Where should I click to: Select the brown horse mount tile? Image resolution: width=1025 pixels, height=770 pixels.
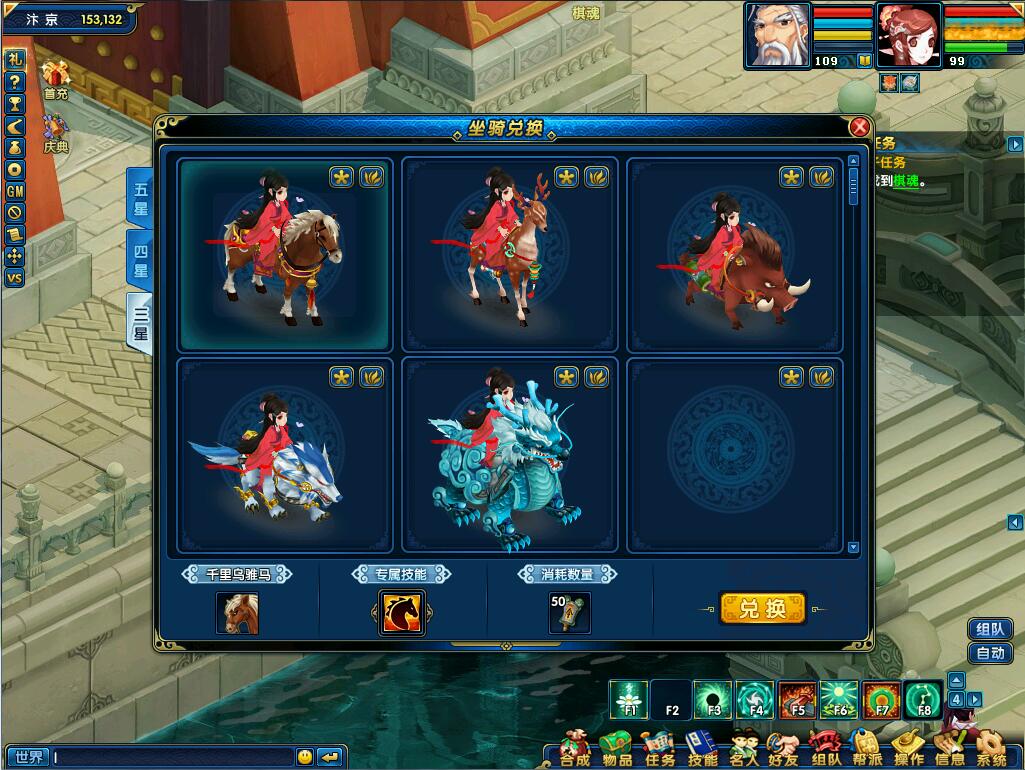click(x=285, y=254)
